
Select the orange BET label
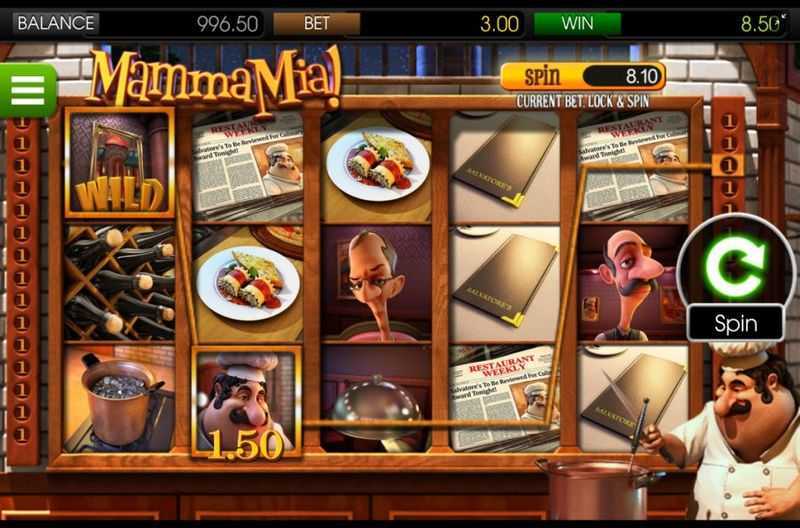(316, 22)
